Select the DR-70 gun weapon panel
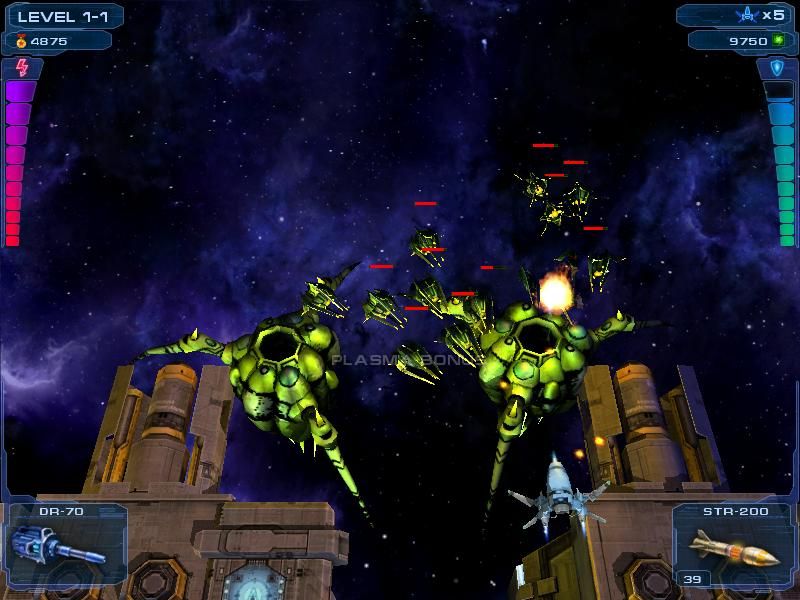Screen dimensions: 800x600 coord(65,545)
